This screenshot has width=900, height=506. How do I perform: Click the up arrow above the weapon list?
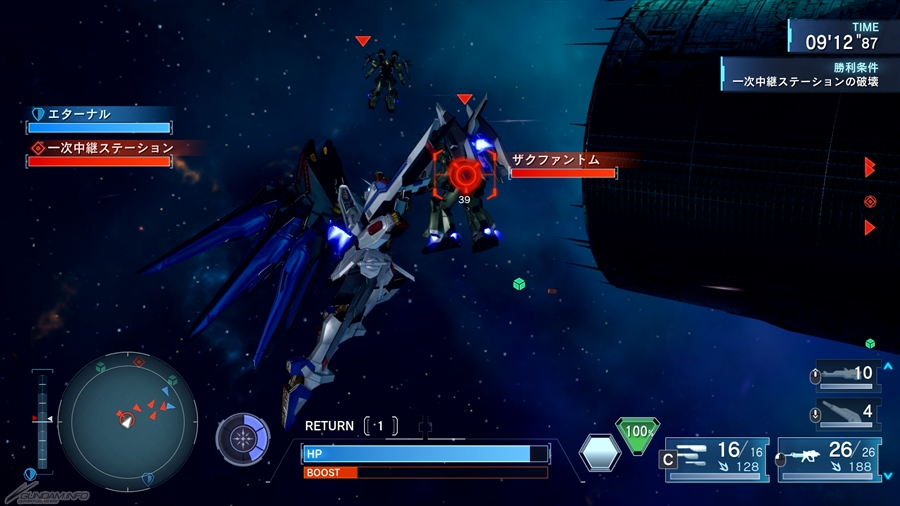(x=886, y=366)
